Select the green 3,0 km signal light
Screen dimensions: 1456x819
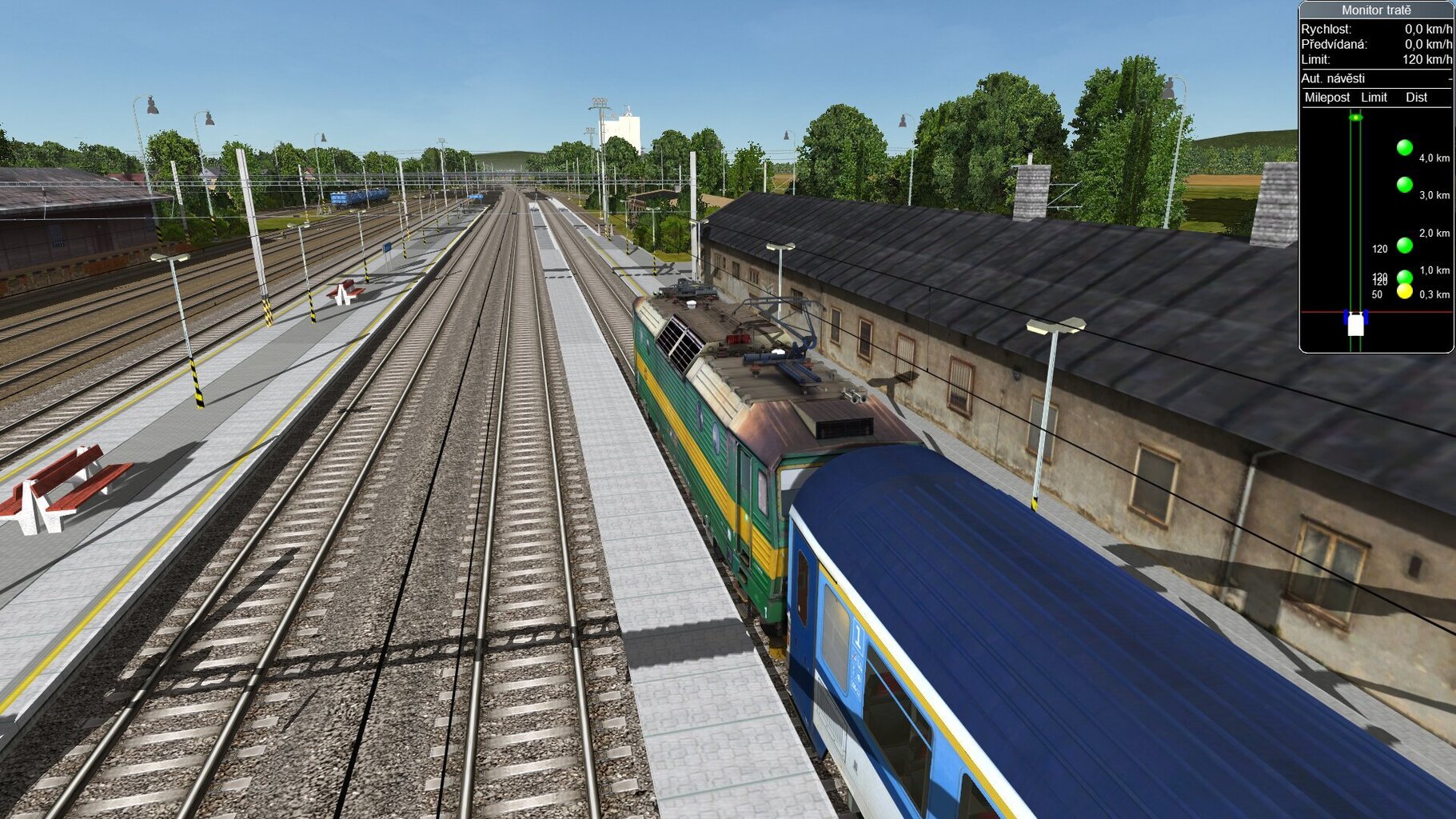coord(1404,183)
